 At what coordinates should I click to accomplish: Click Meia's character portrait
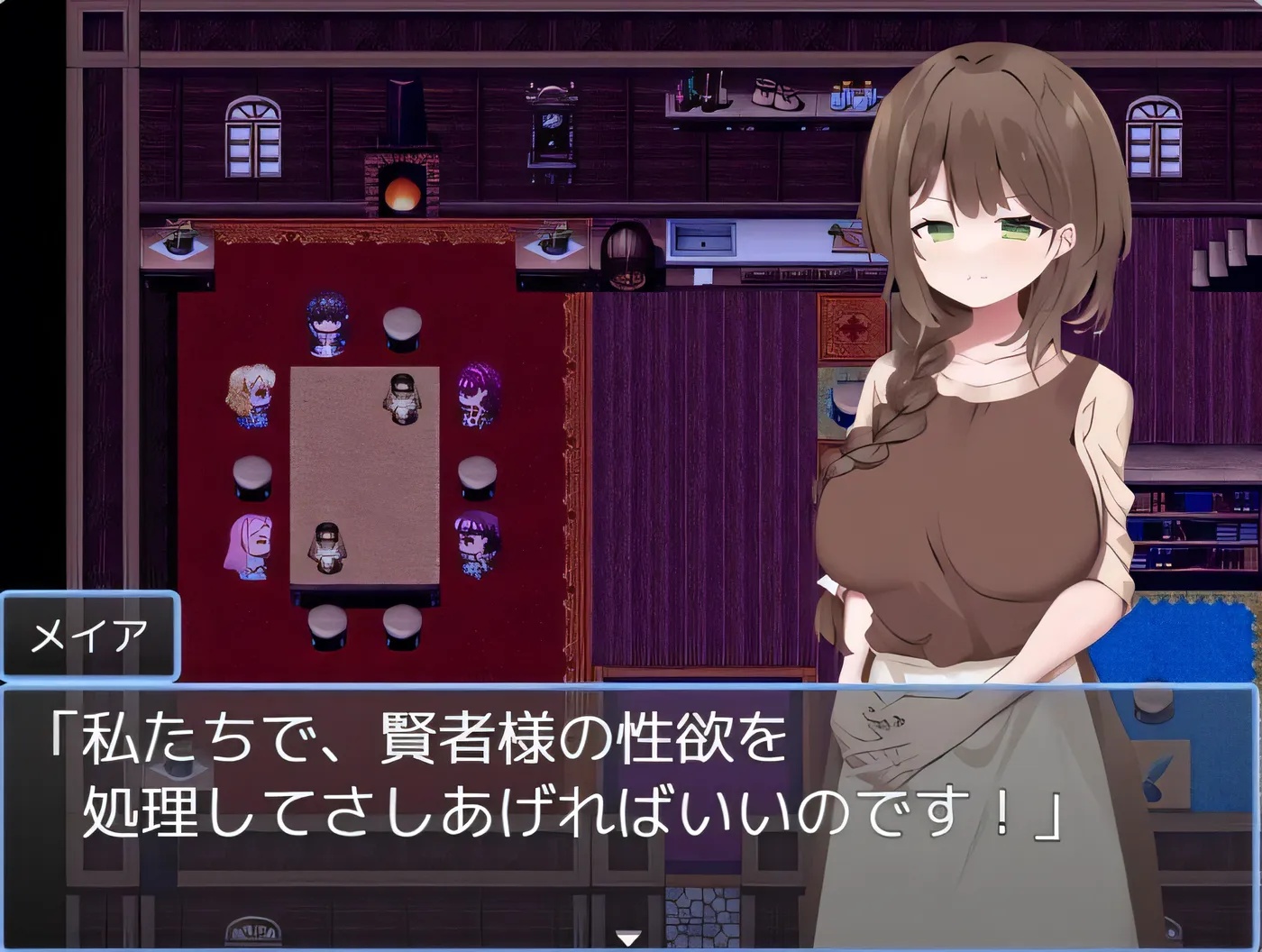tap(974, 361)
